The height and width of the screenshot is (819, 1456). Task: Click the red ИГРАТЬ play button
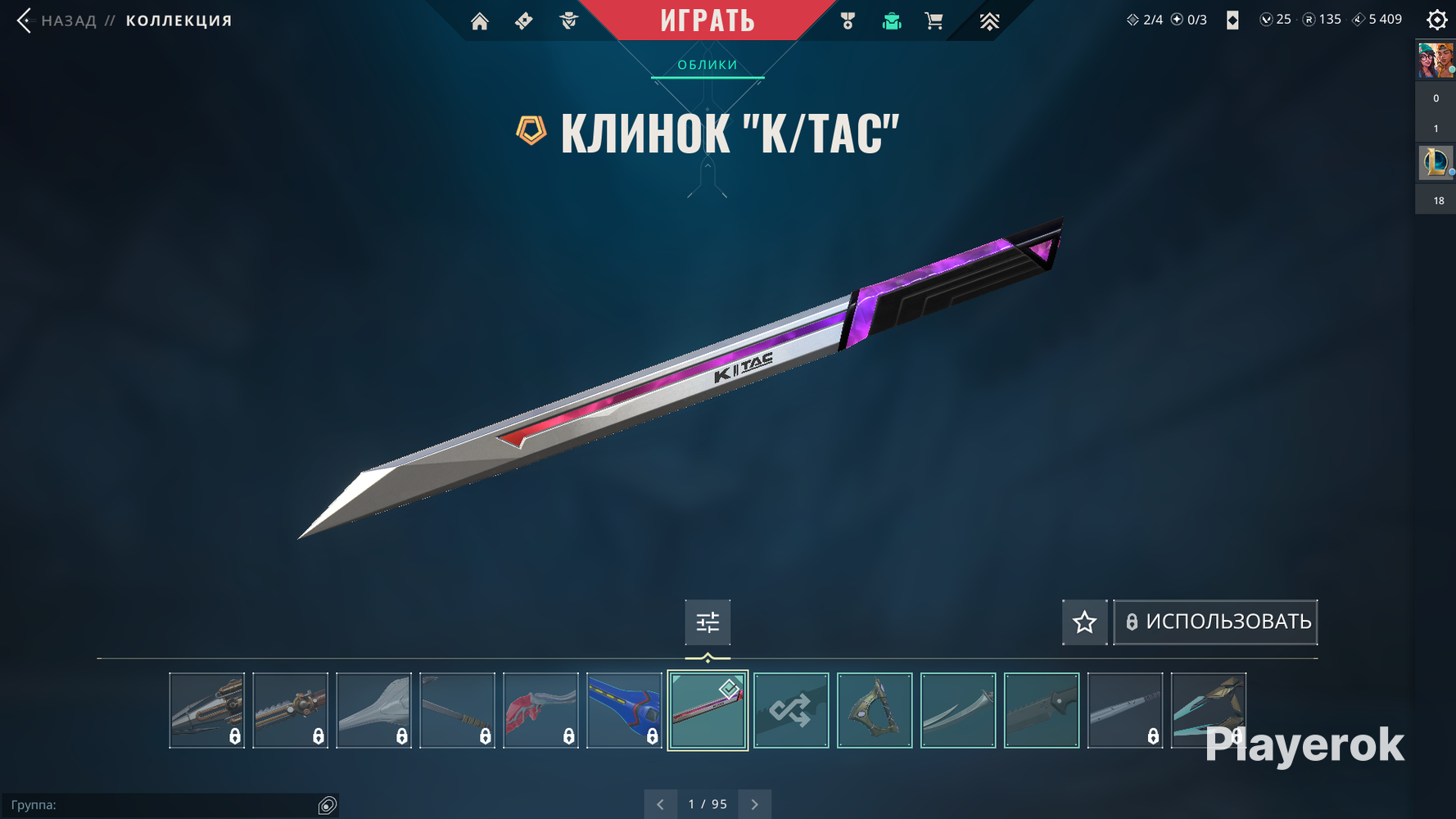(x=708, y=20)
